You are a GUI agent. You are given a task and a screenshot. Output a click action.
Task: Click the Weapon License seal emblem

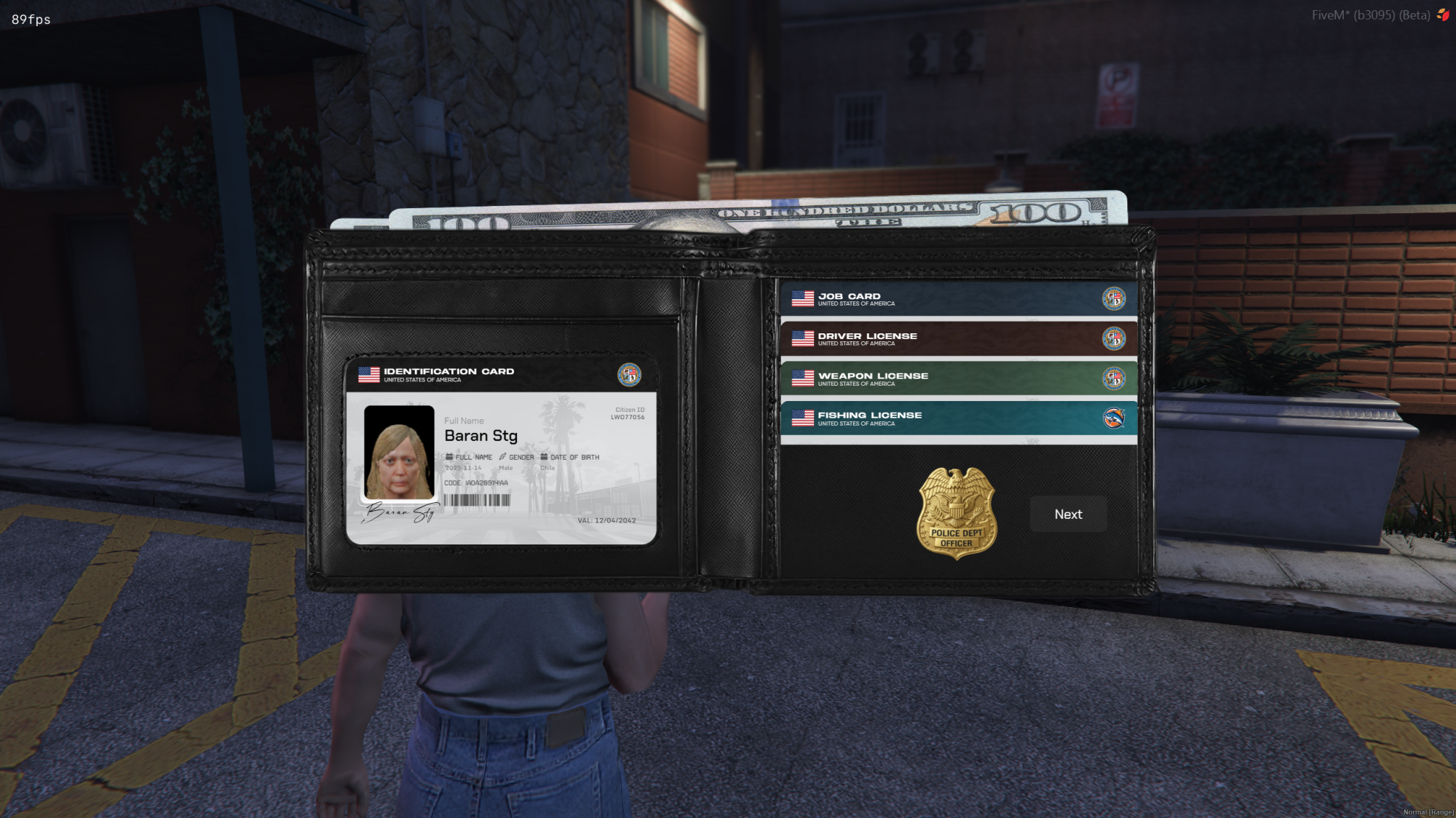(1113, 378)
